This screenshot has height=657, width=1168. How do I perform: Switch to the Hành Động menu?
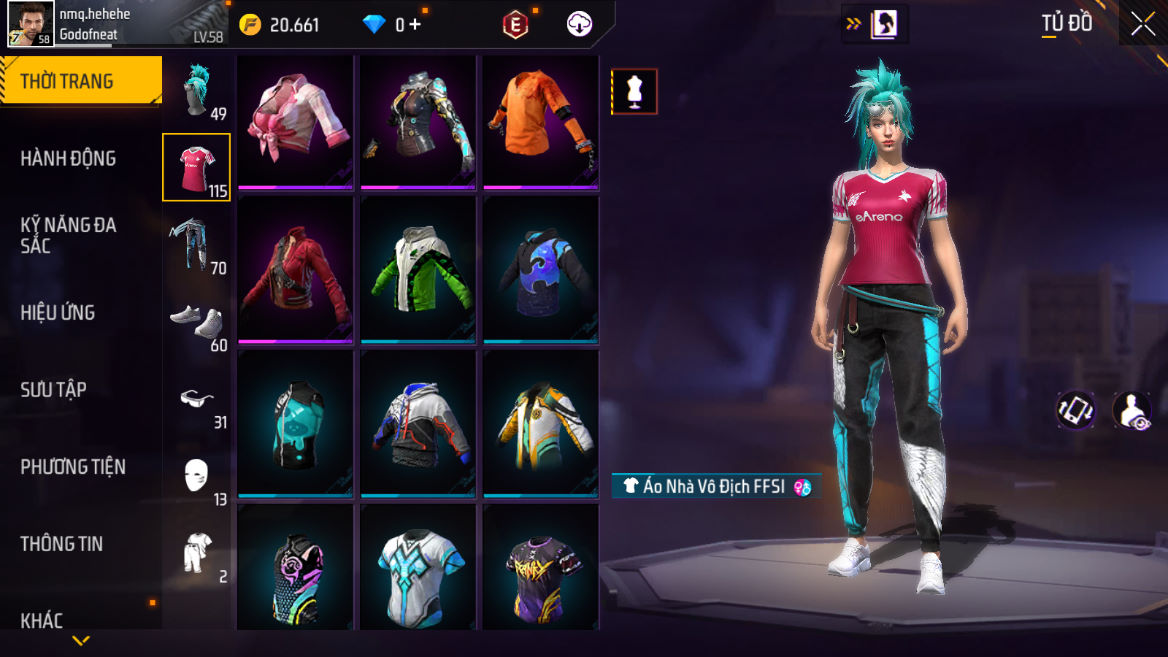[68, 158]
